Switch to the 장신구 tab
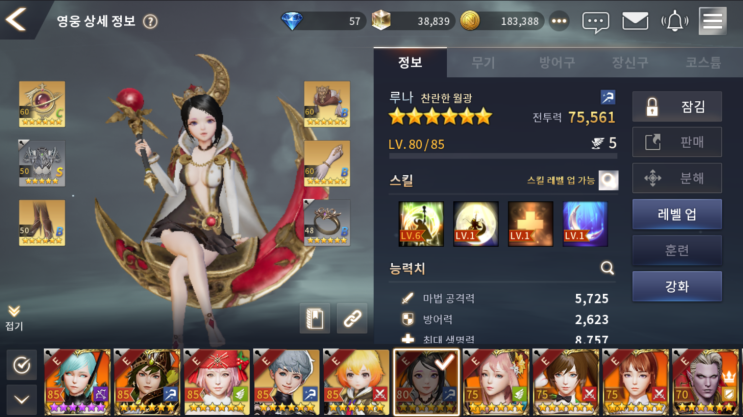 [630, 62]
